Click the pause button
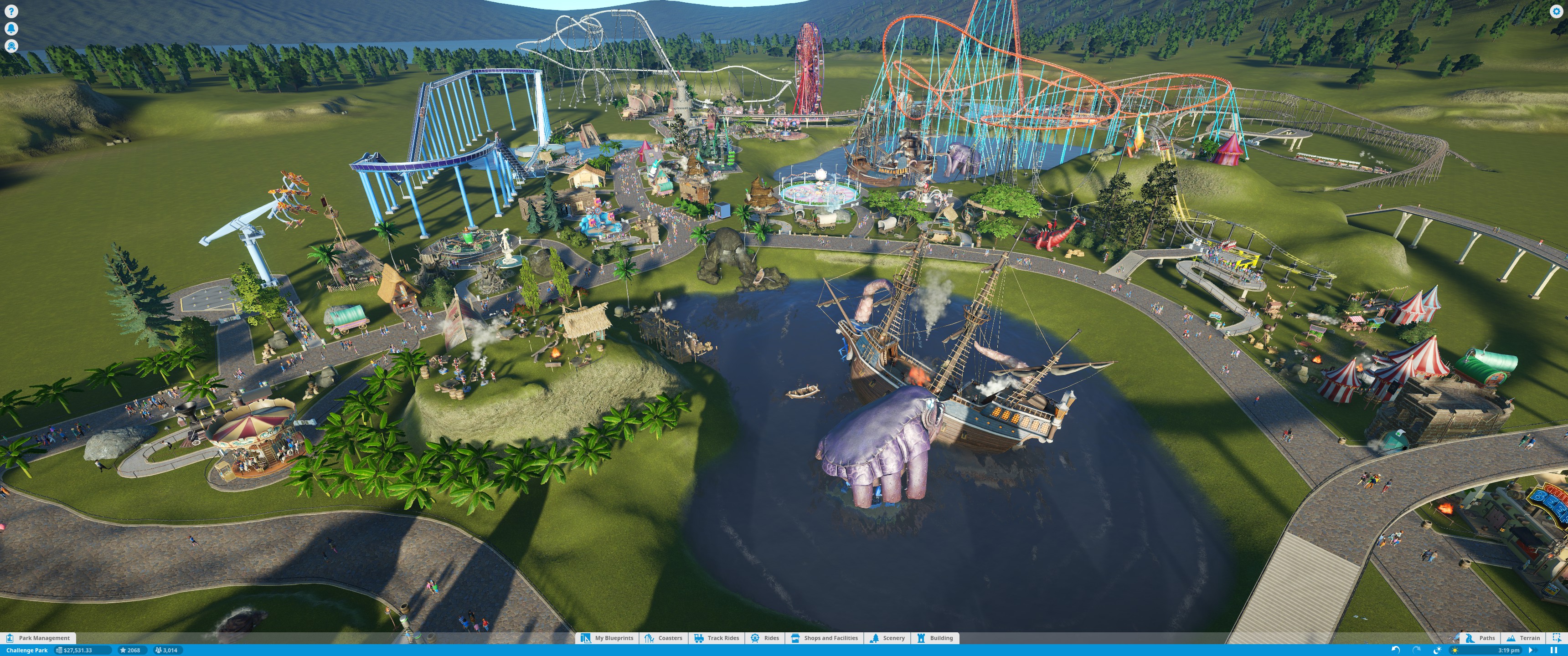 [1554, 650]
